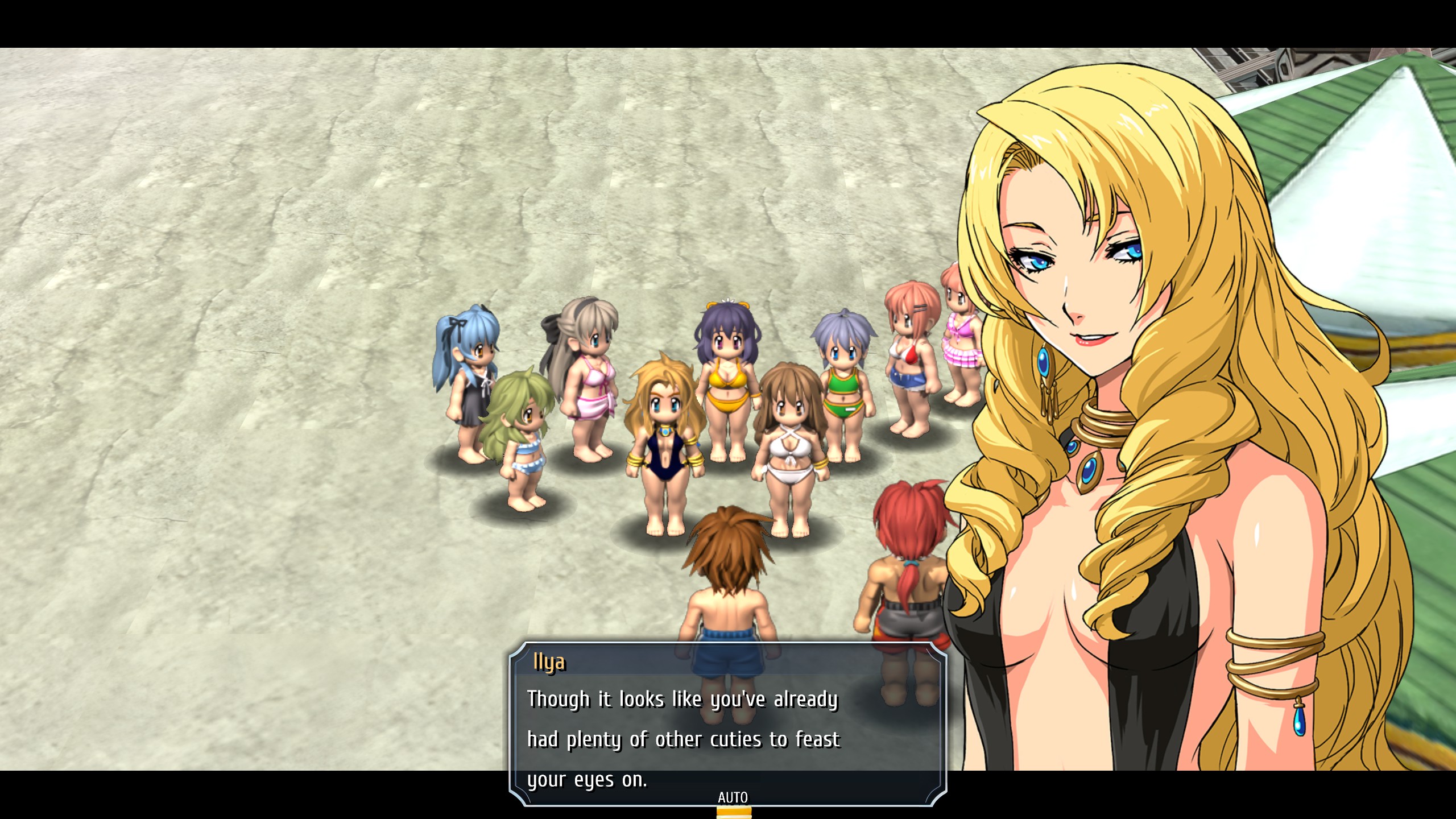Toggle the AUTO dialogue indicator

[733, 798]
